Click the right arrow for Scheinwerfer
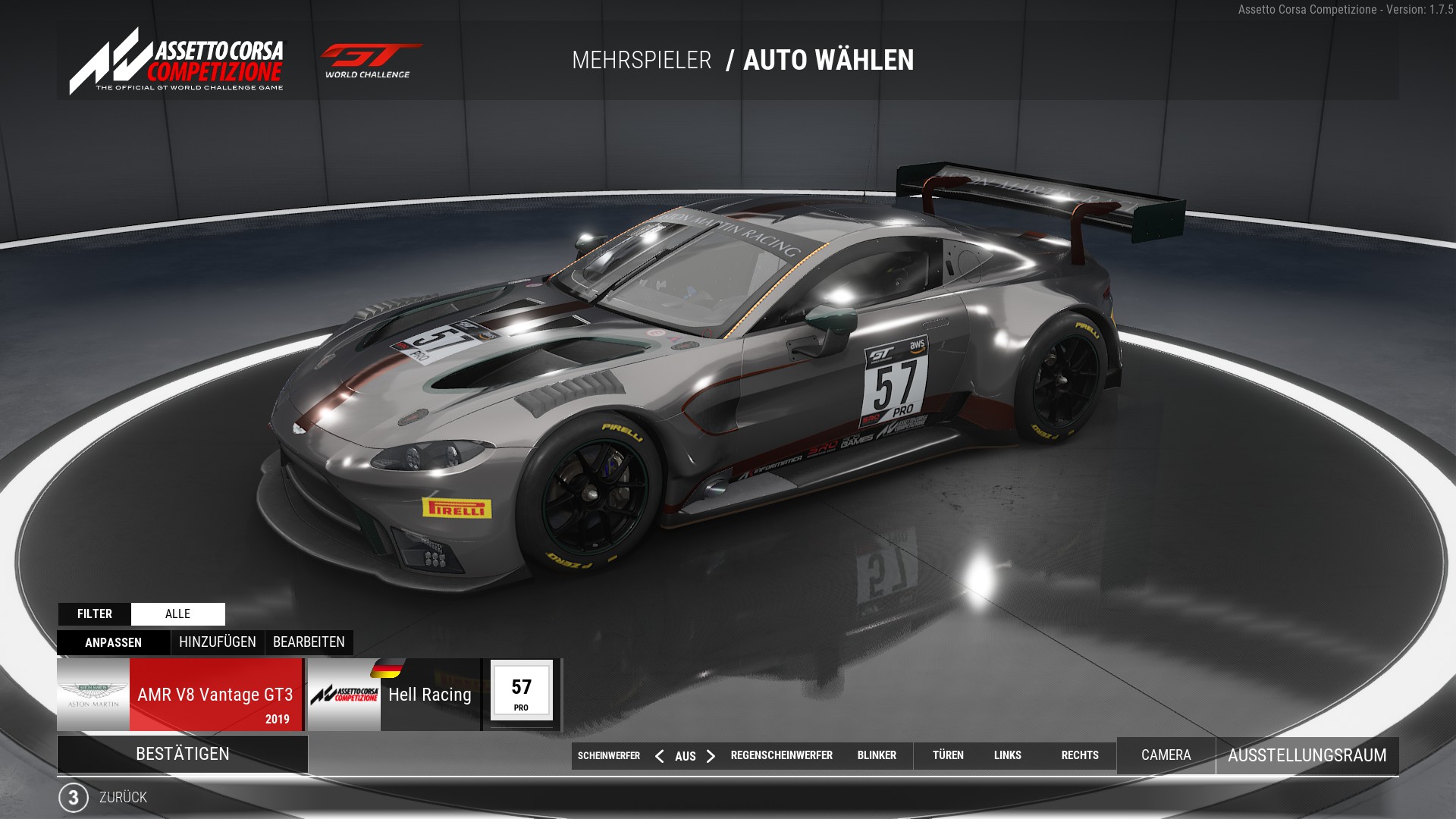This screenshot has width=1456, height=819. 711,756
